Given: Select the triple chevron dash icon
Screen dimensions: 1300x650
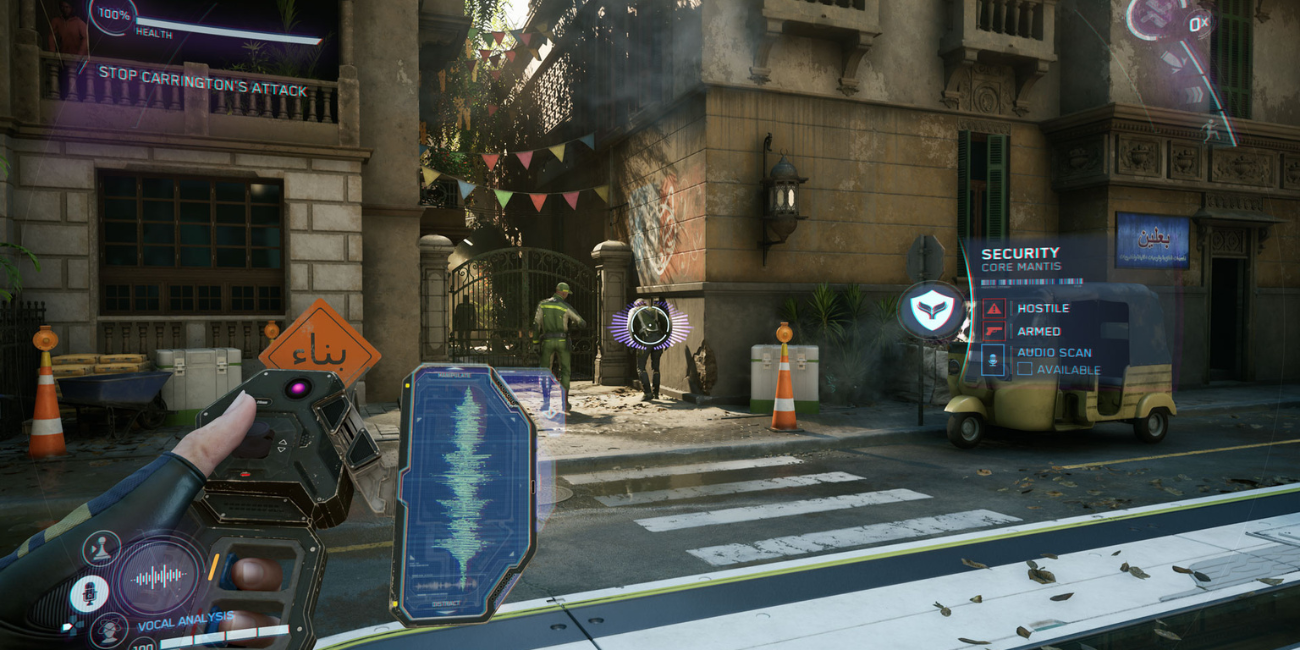Looking at the screenshot, I should pos(1191,94).
